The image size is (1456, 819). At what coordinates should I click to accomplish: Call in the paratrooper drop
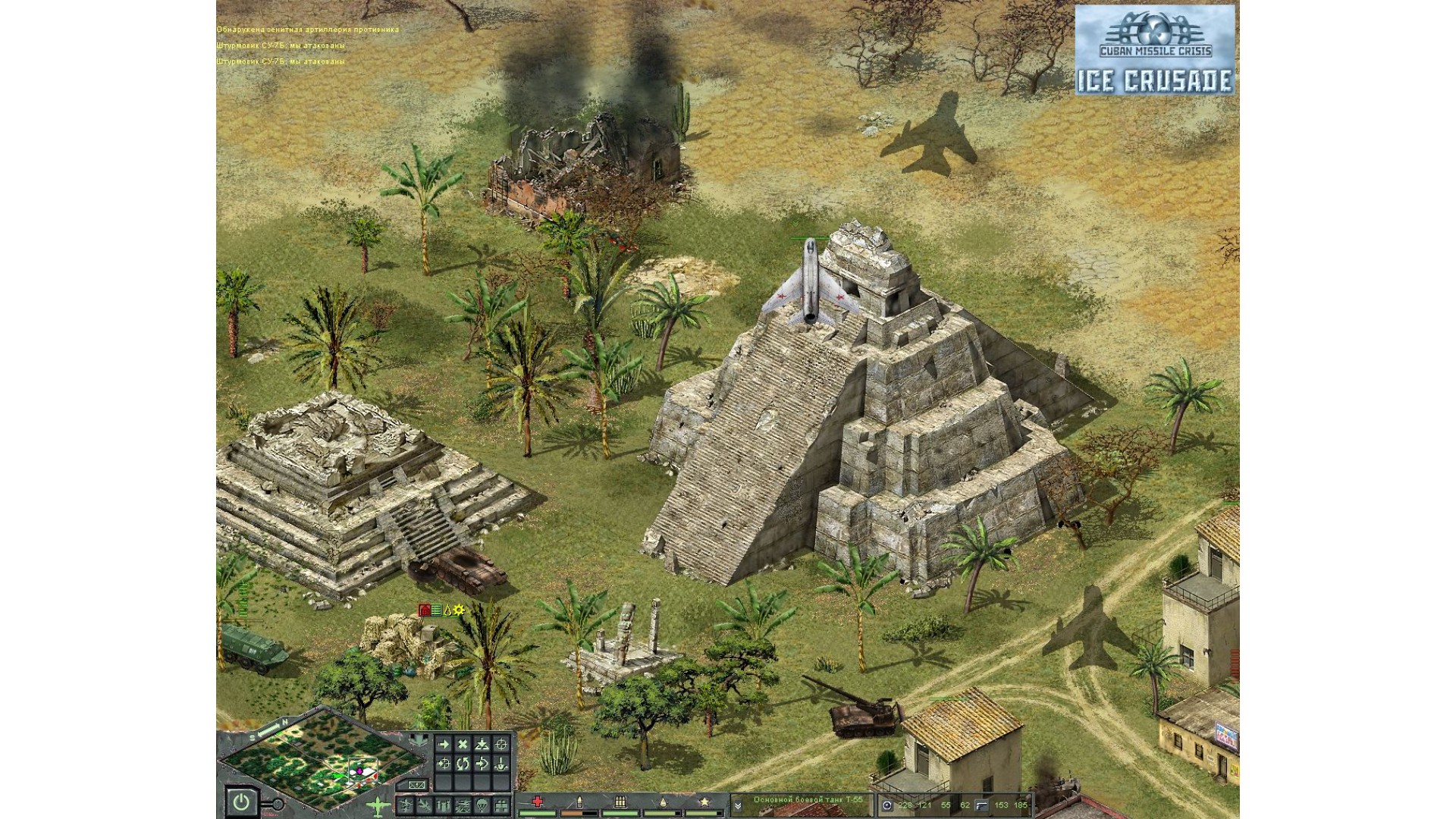[481, 805]
